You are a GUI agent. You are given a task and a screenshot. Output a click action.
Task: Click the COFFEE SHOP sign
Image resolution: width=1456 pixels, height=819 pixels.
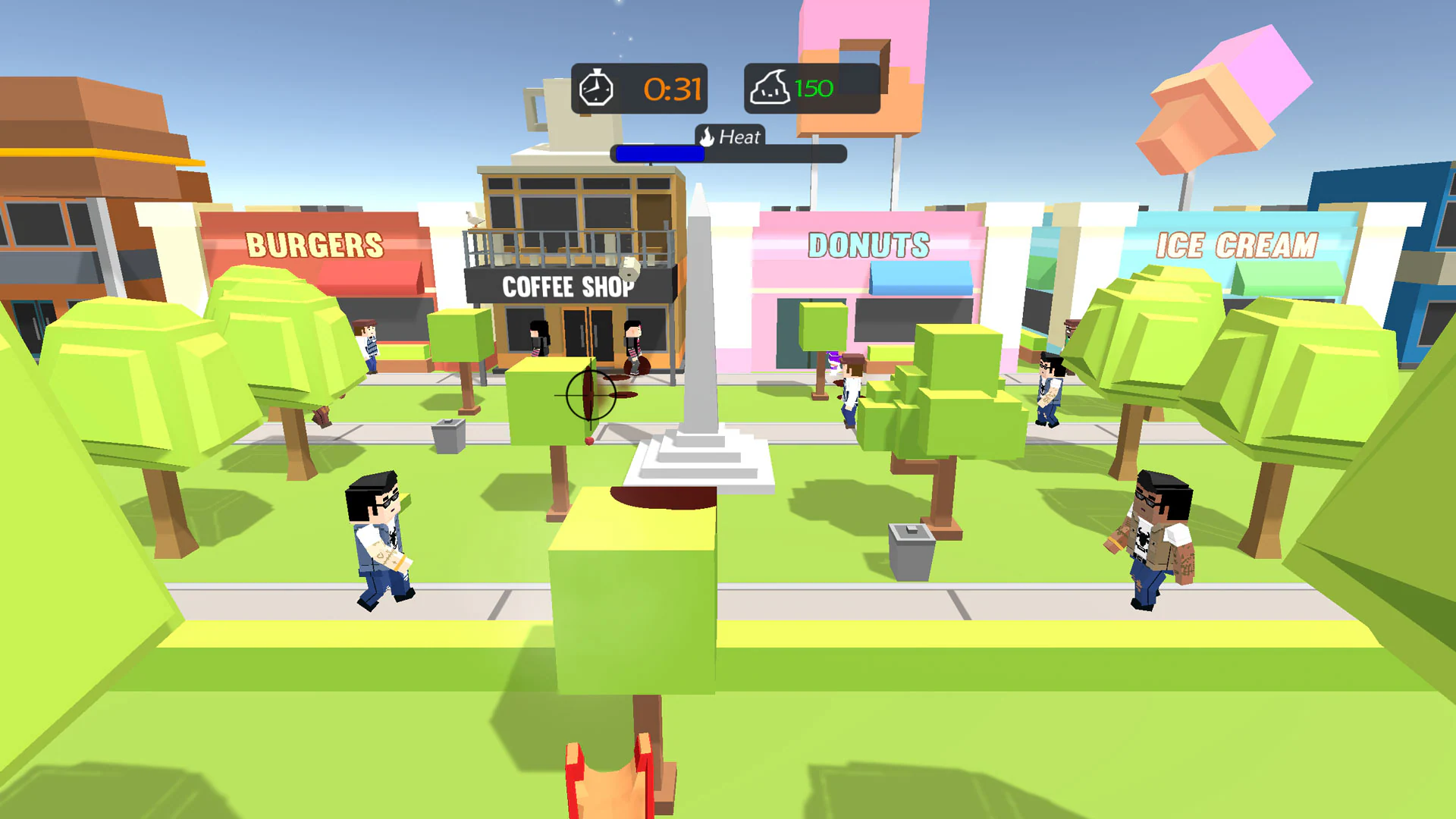[x=567, y=288]
